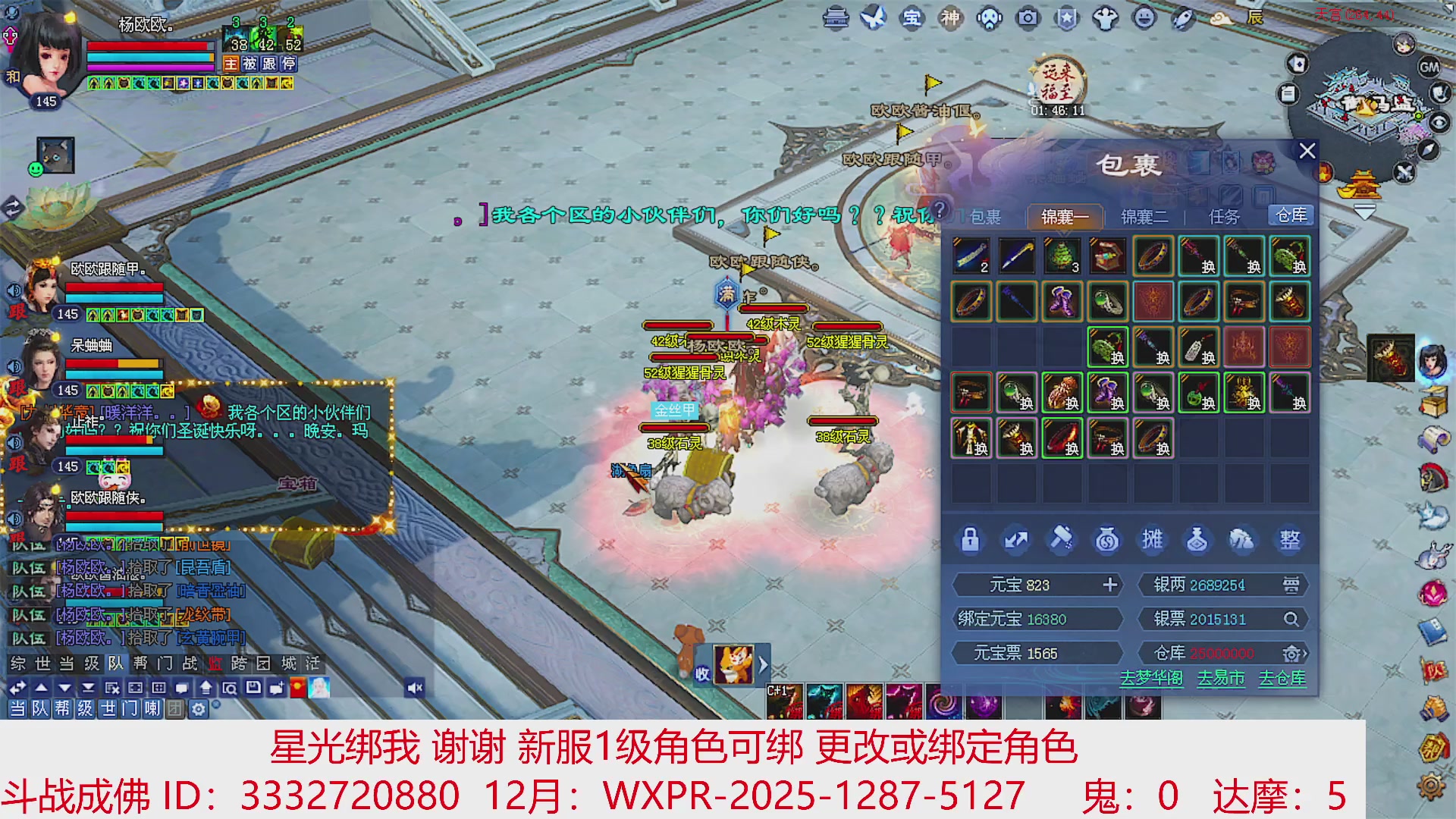The width and height of the screenshot is (1456, 819).
Task: Click the 宝 treasure icon in top toolbar
Action: [913, 19]
